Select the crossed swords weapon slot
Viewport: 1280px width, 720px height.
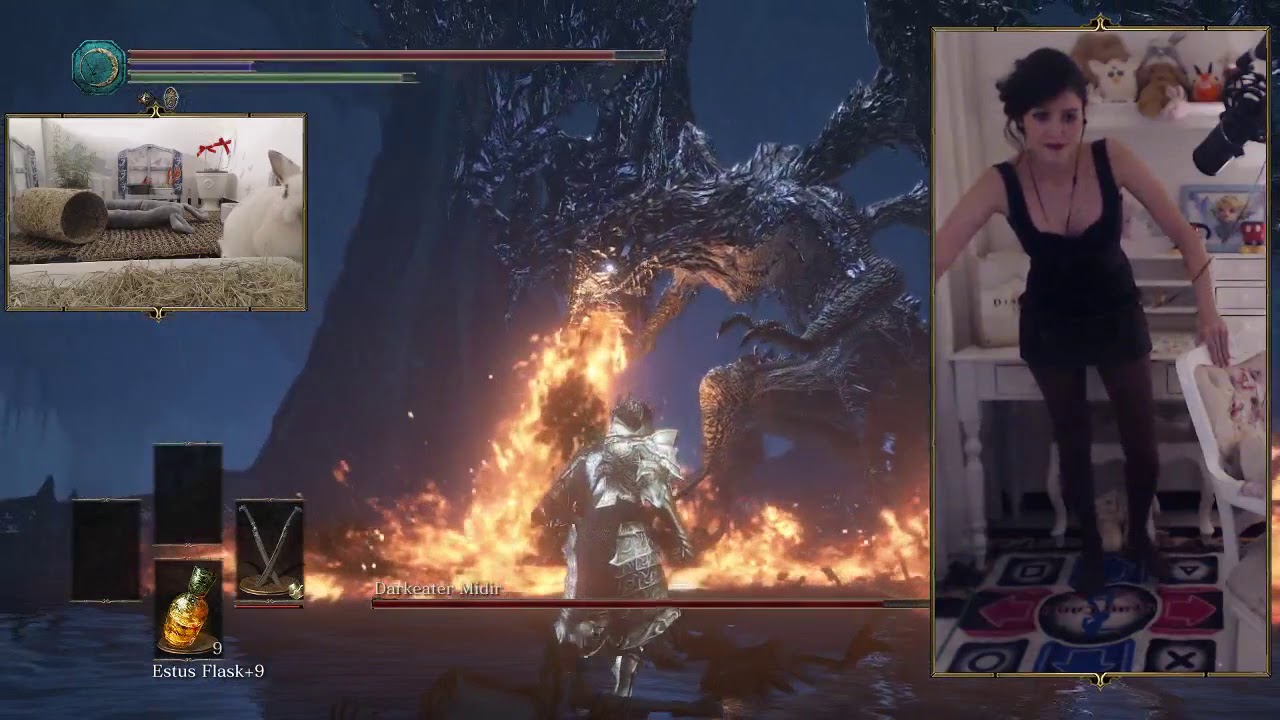click(x=269, y=549)
